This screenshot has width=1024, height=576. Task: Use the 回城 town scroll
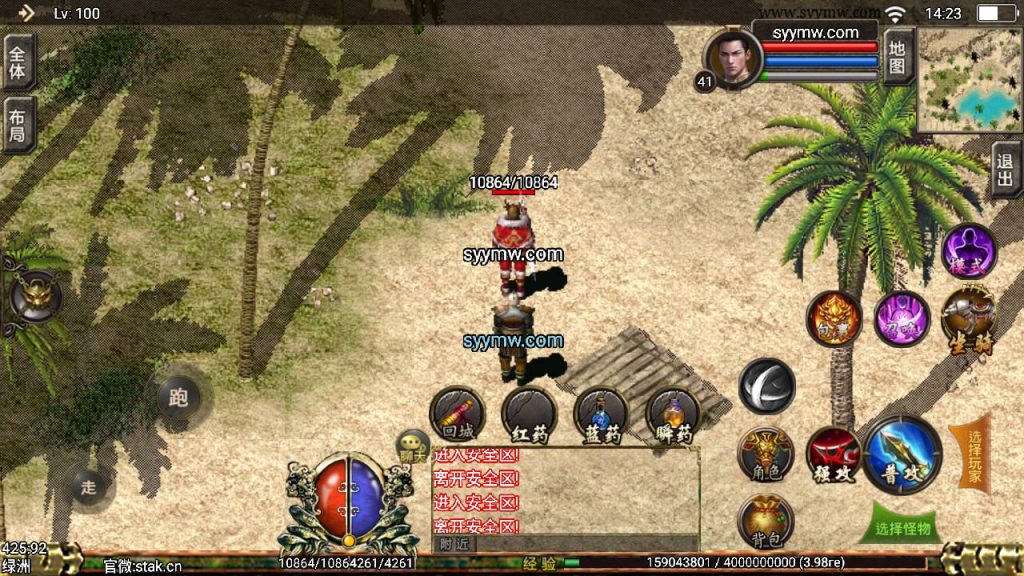457,416
